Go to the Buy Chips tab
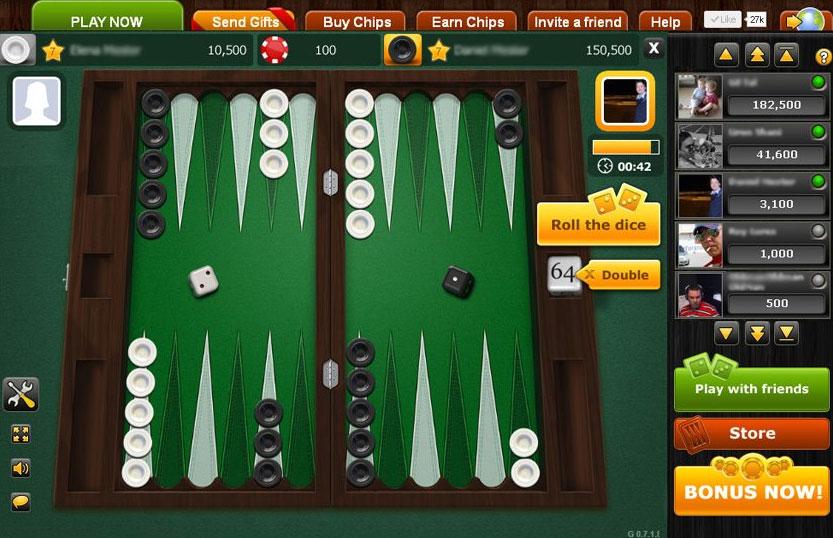Image resolution: width=833 pixels, height=538 pixels. (357, 22)
